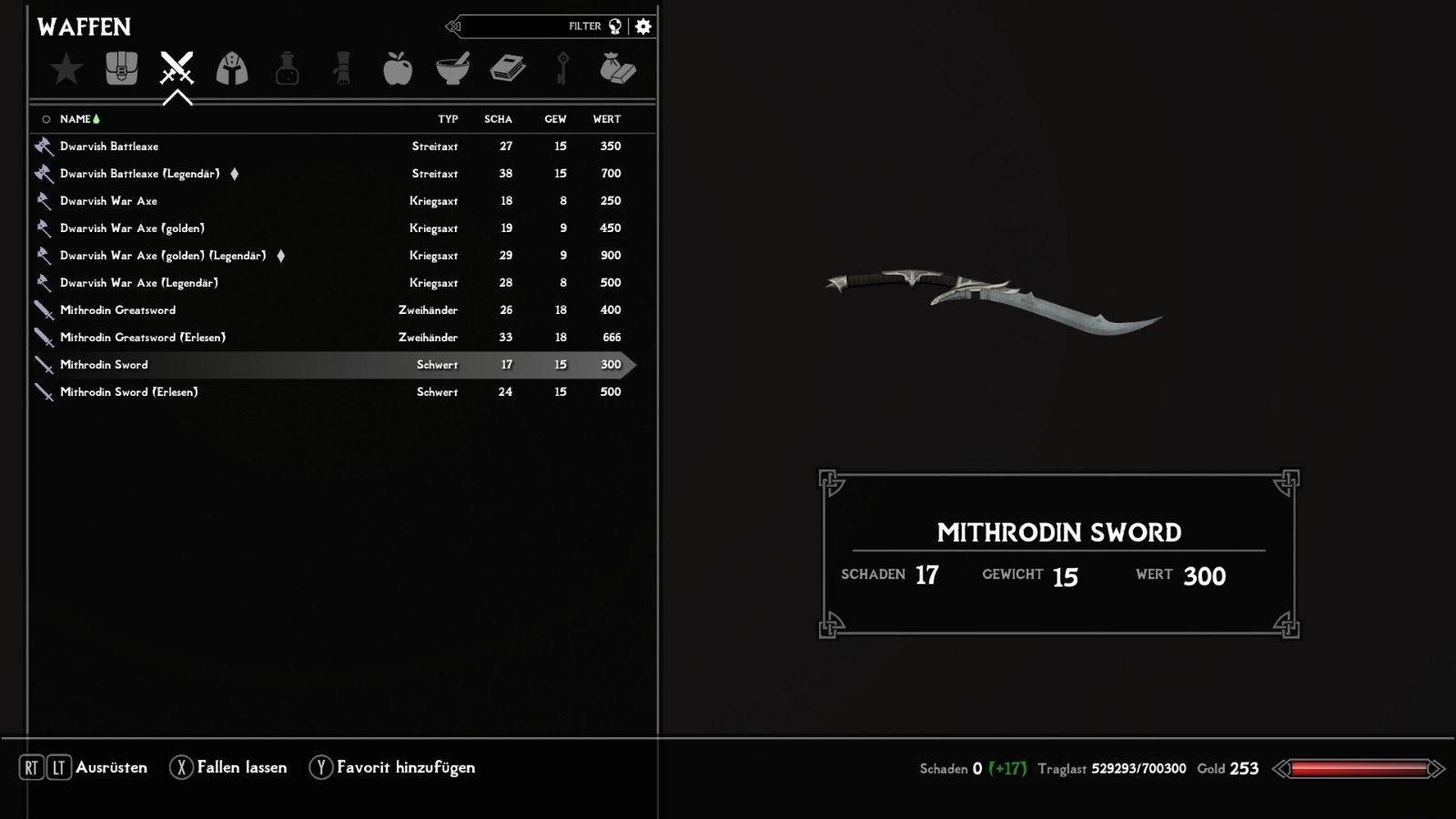This screenshot has height=819, width=1456.
Task: Choose the Dwarvish War Axe (golden) (Legendär) entry
Action: point(164,256)
